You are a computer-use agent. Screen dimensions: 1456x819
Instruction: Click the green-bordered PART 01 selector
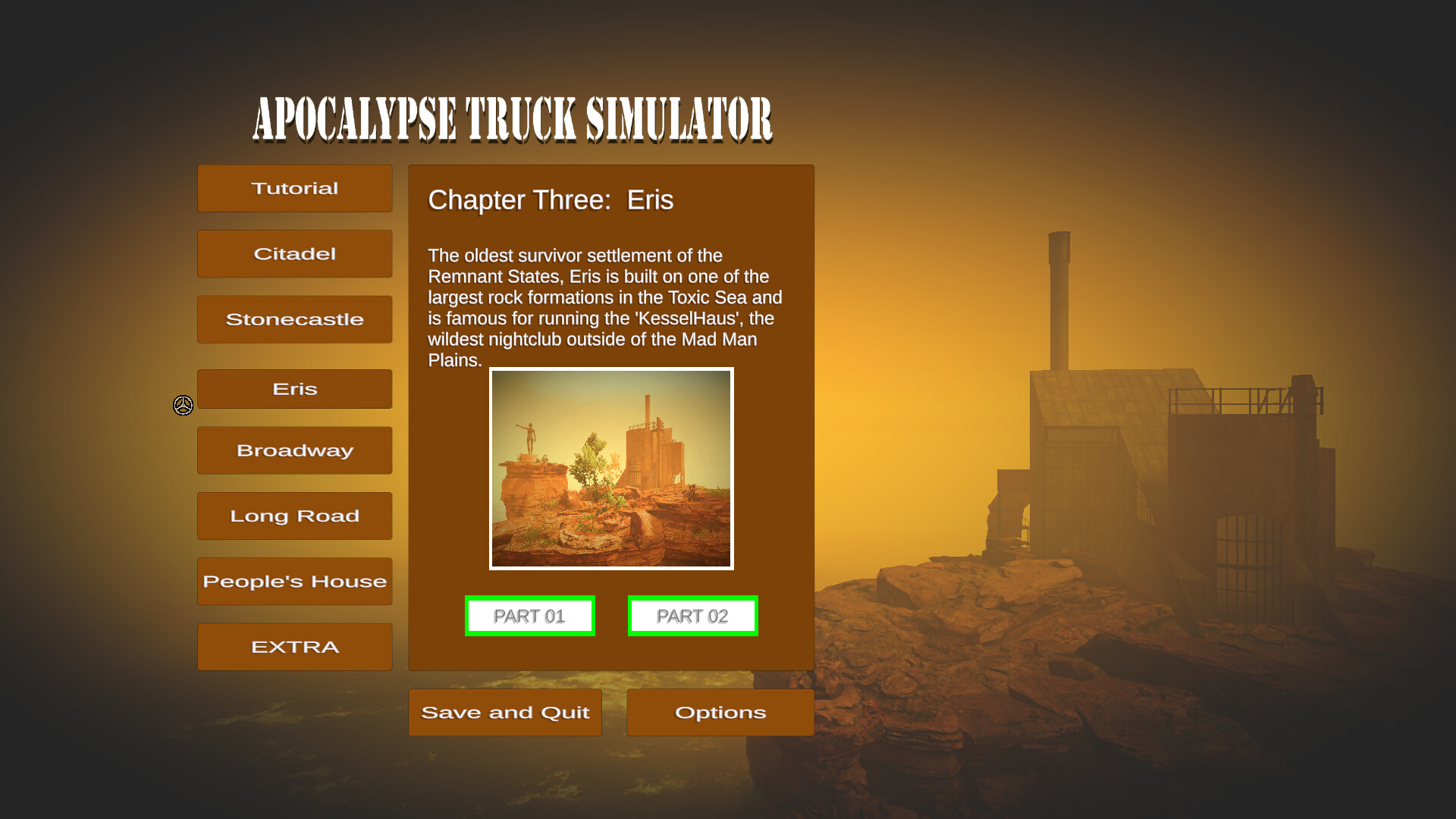529,616
